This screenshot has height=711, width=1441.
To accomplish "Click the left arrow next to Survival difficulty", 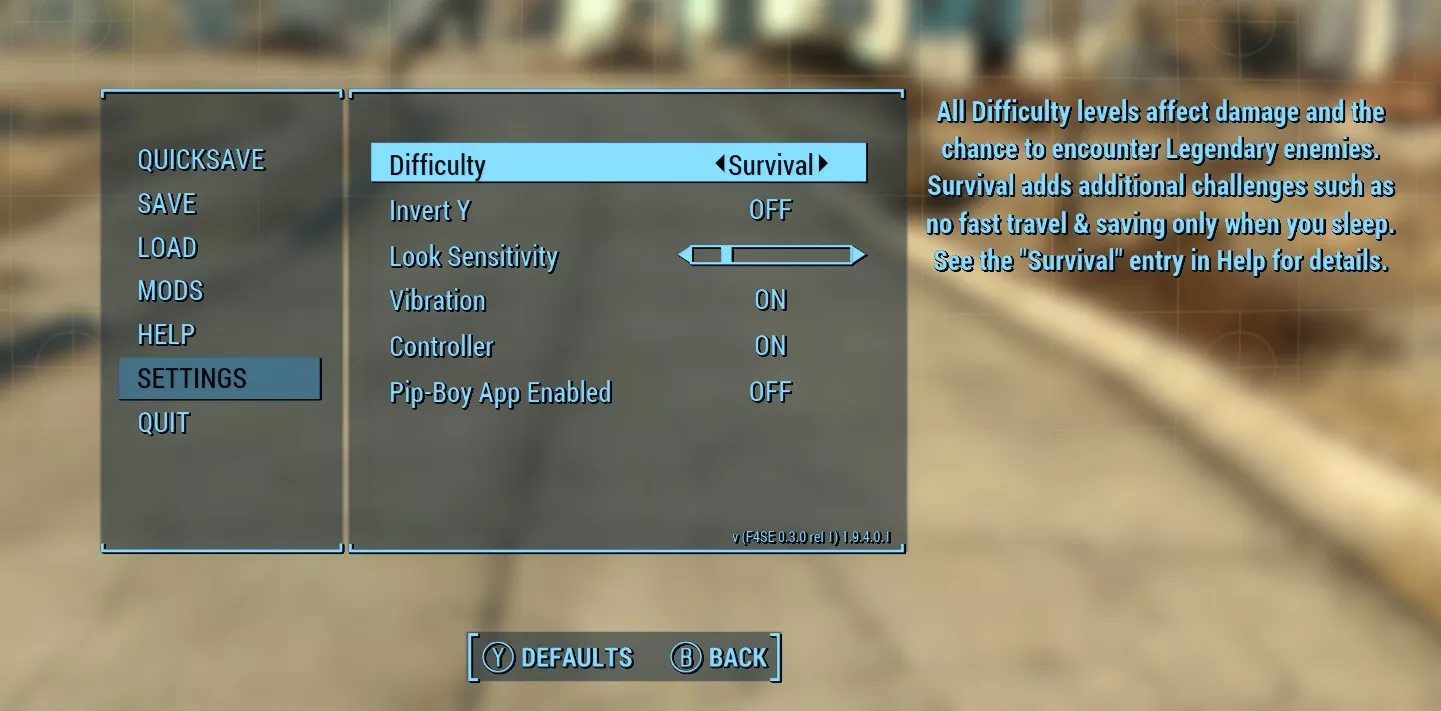I will pyautogui.click(x=720, y=164).
